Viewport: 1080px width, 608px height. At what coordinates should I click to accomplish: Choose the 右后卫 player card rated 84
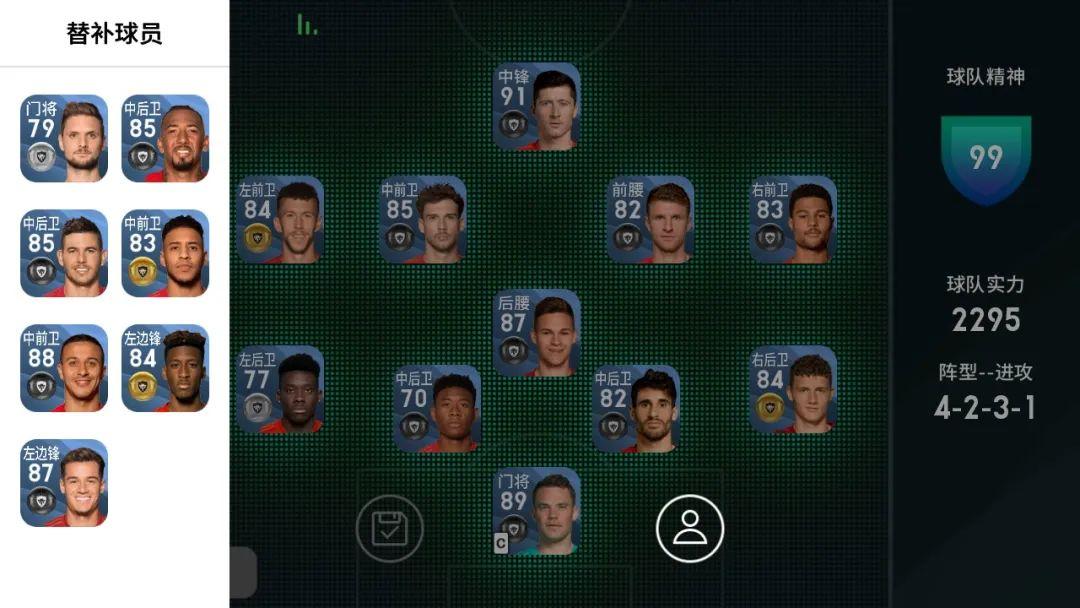(793, 390)
